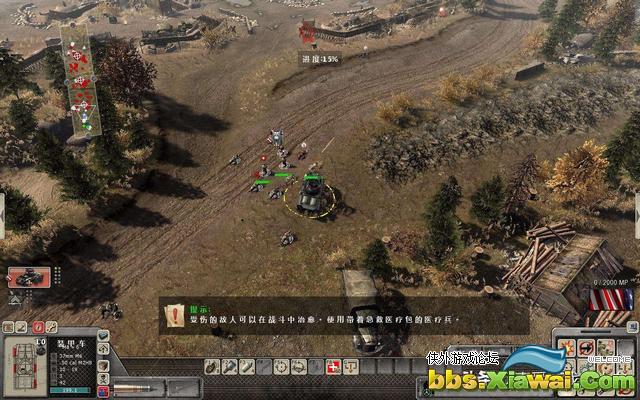
Task: Click the hint exclamation icon
Action: (176, 312)
